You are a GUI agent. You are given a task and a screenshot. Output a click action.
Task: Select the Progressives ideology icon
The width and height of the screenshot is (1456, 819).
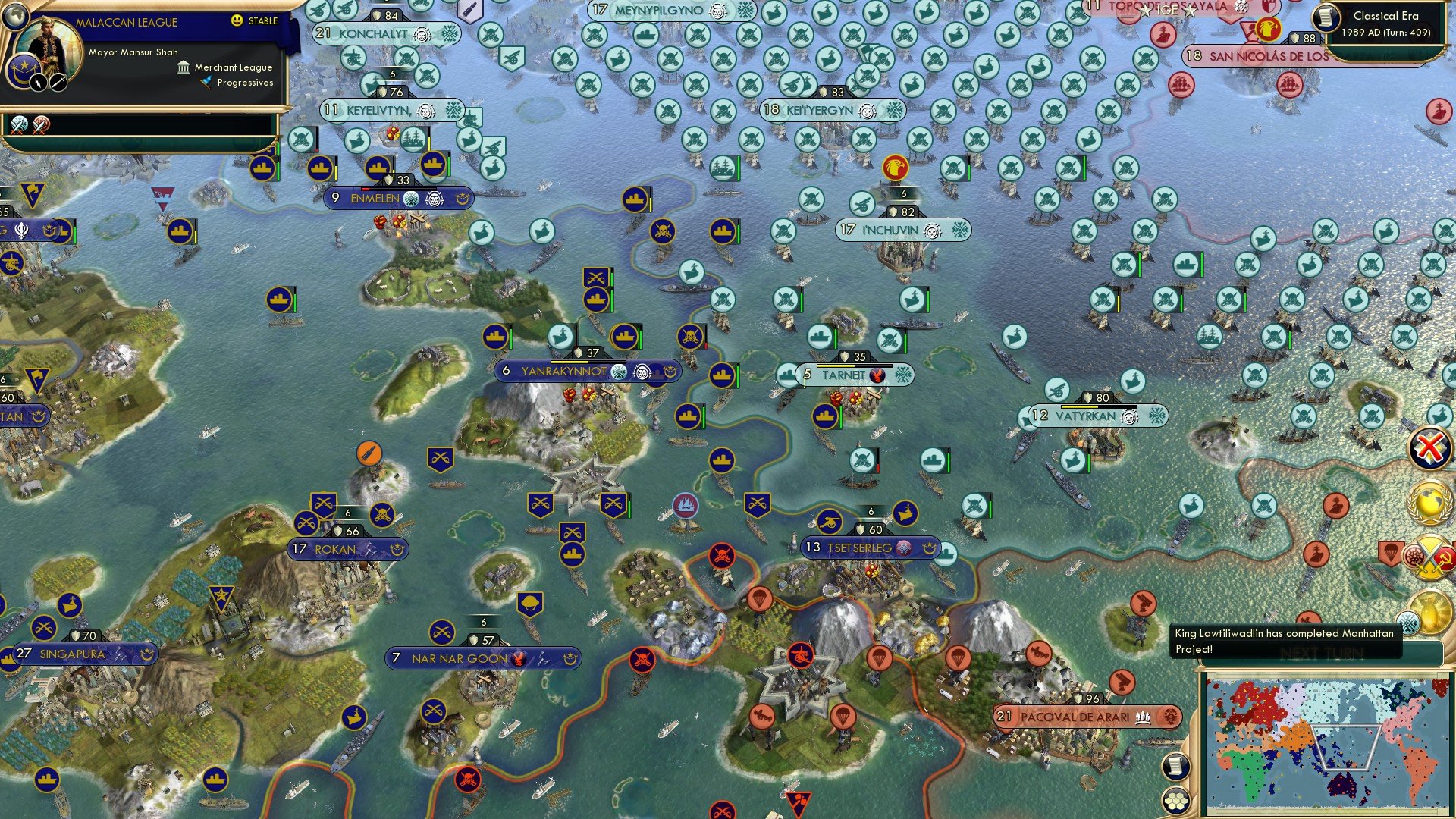click(x=205, y=83)
